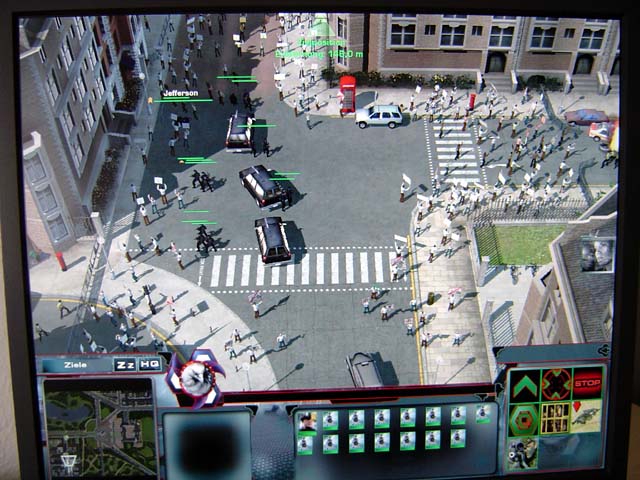This screenshot has width=640, height=480.
Task: Activate the sniper rifle scope icon
Action: click(x=522, y=453)
